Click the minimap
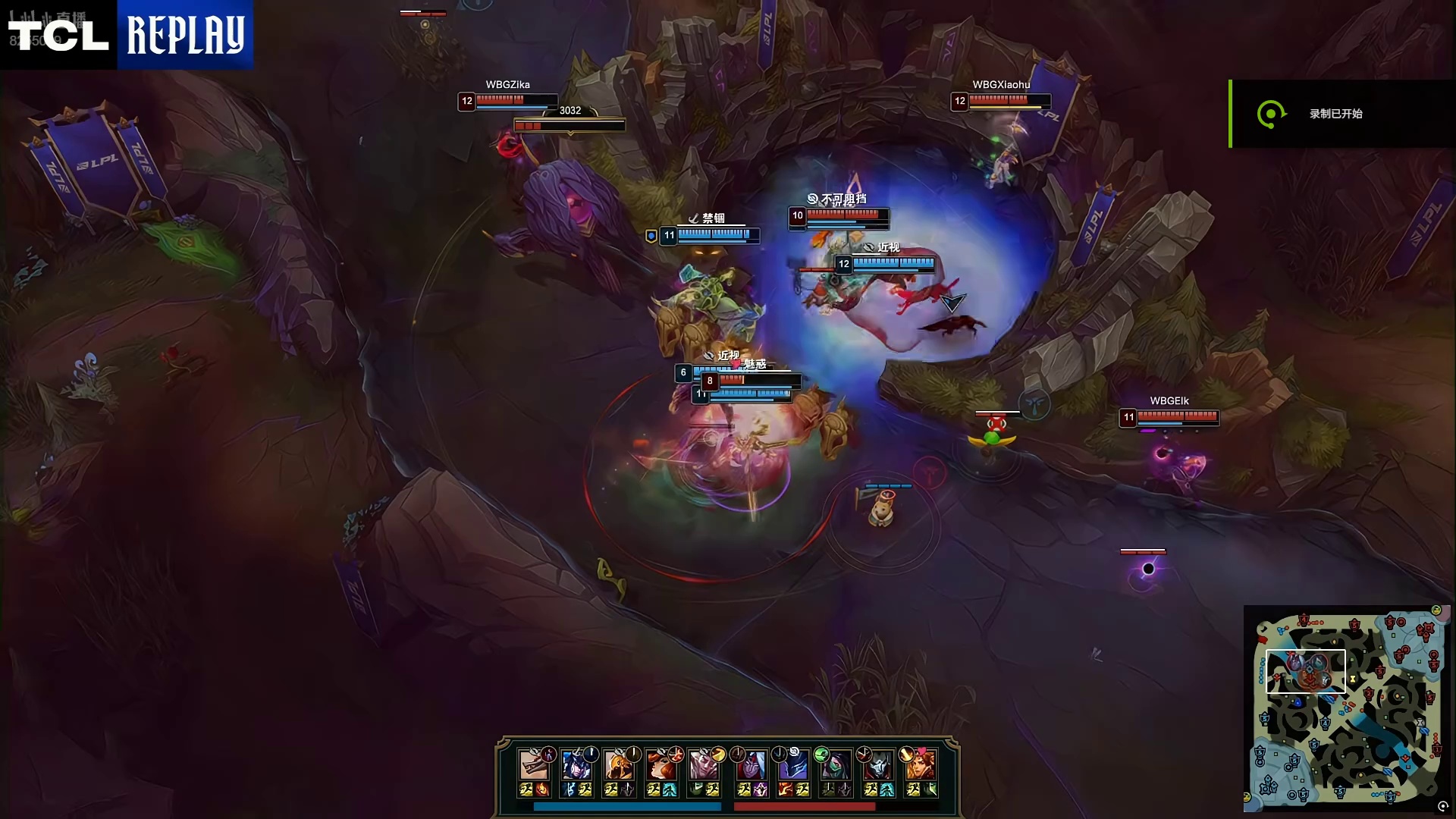 point(1347,705)
